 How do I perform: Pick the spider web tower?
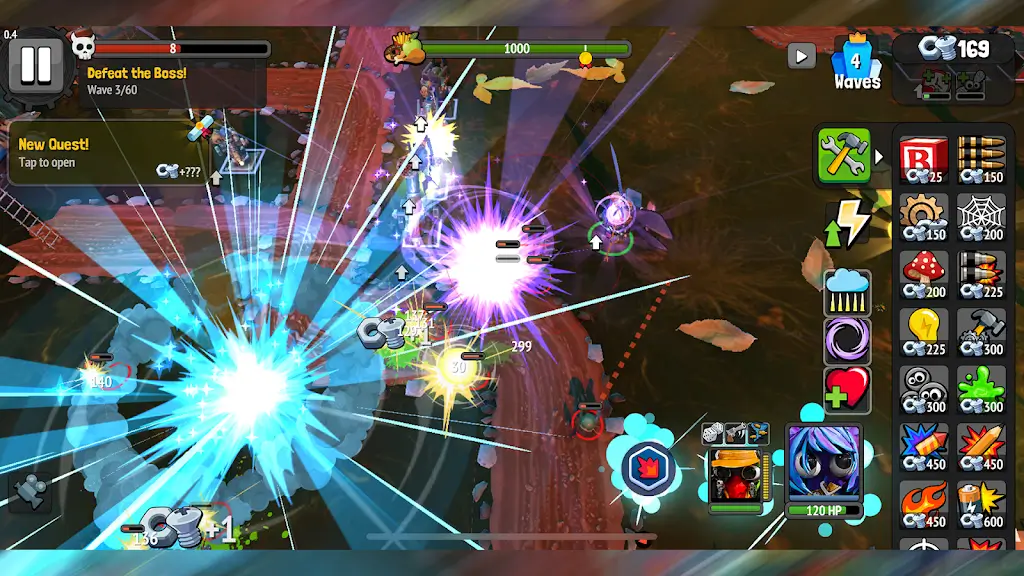[x=980, y=217]
